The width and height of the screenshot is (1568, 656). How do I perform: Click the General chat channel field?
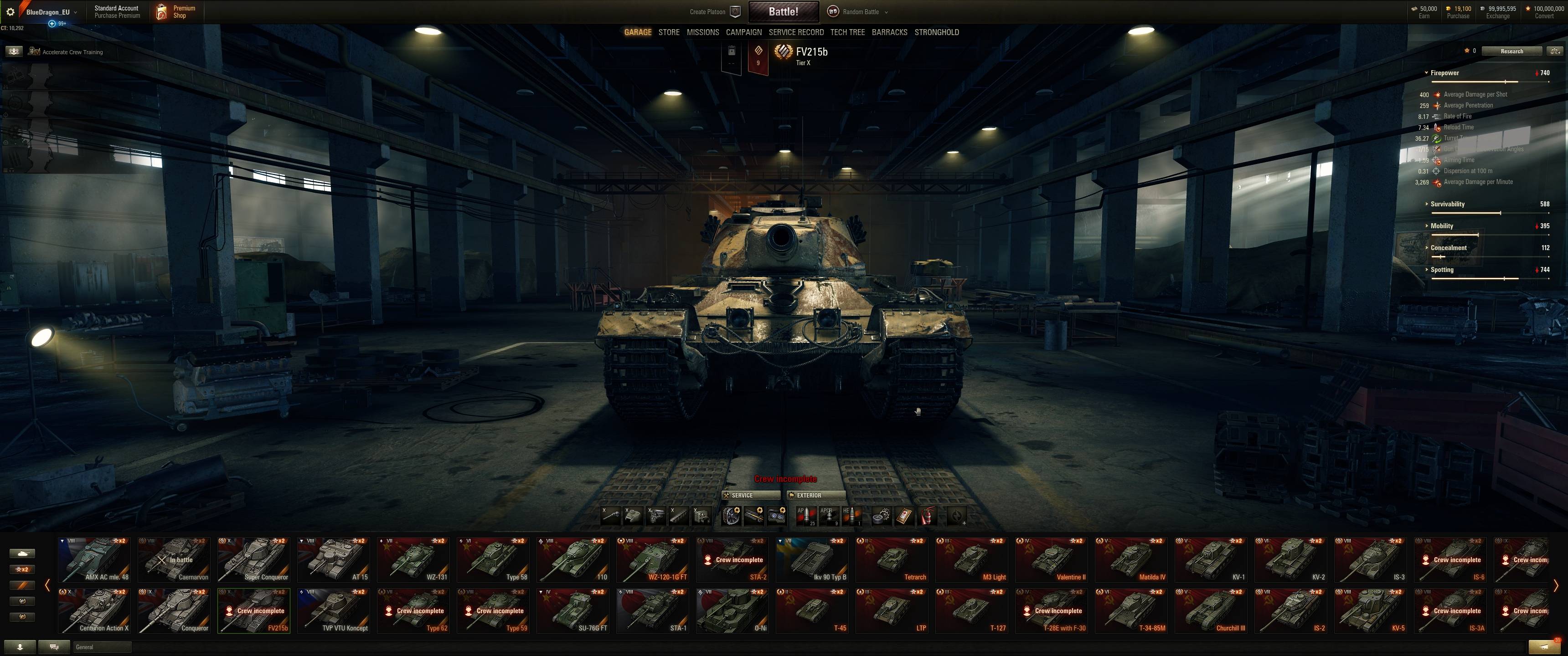pos(102,647)
